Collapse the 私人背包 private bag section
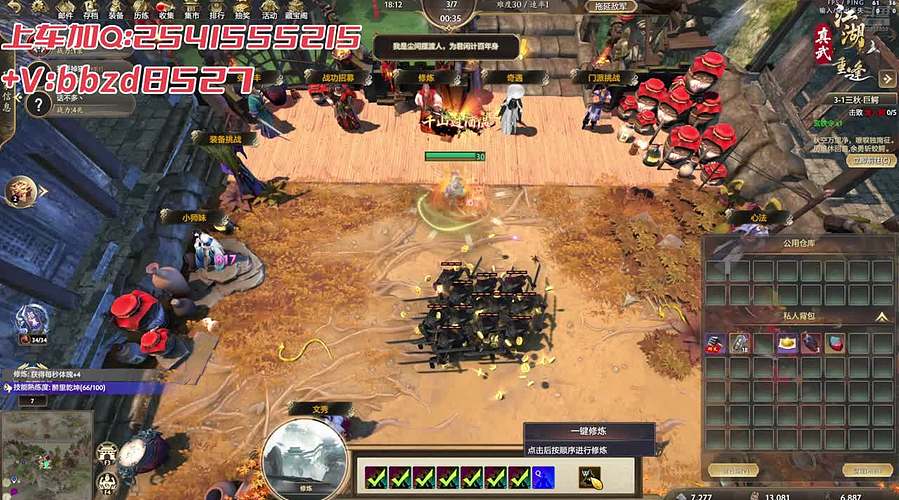This screenshot has height=500, width=899. pyautogui.click(x=882, y=316)
